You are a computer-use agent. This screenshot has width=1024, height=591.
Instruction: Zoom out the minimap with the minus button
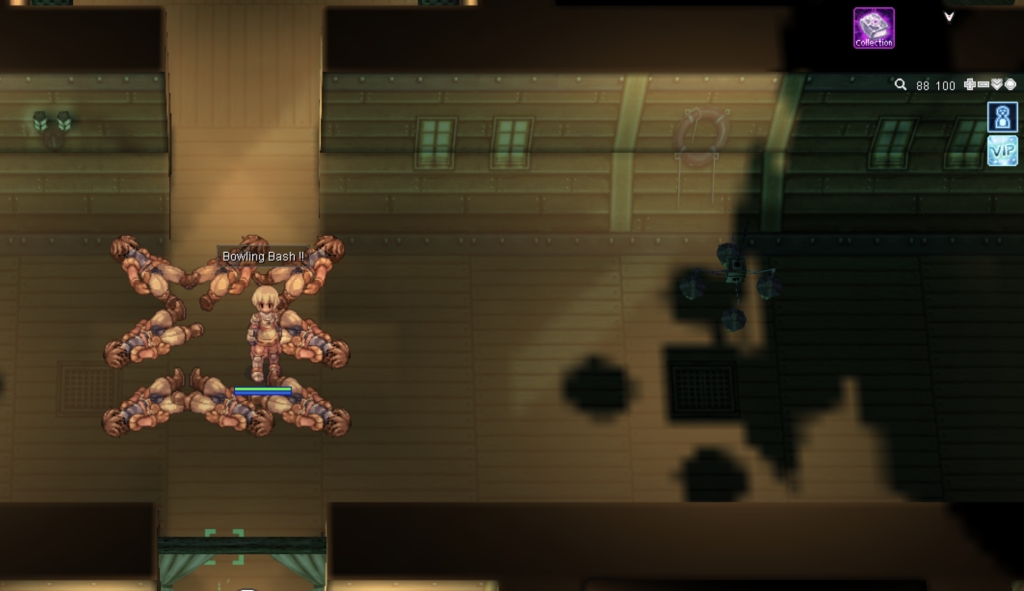(983, 85)
